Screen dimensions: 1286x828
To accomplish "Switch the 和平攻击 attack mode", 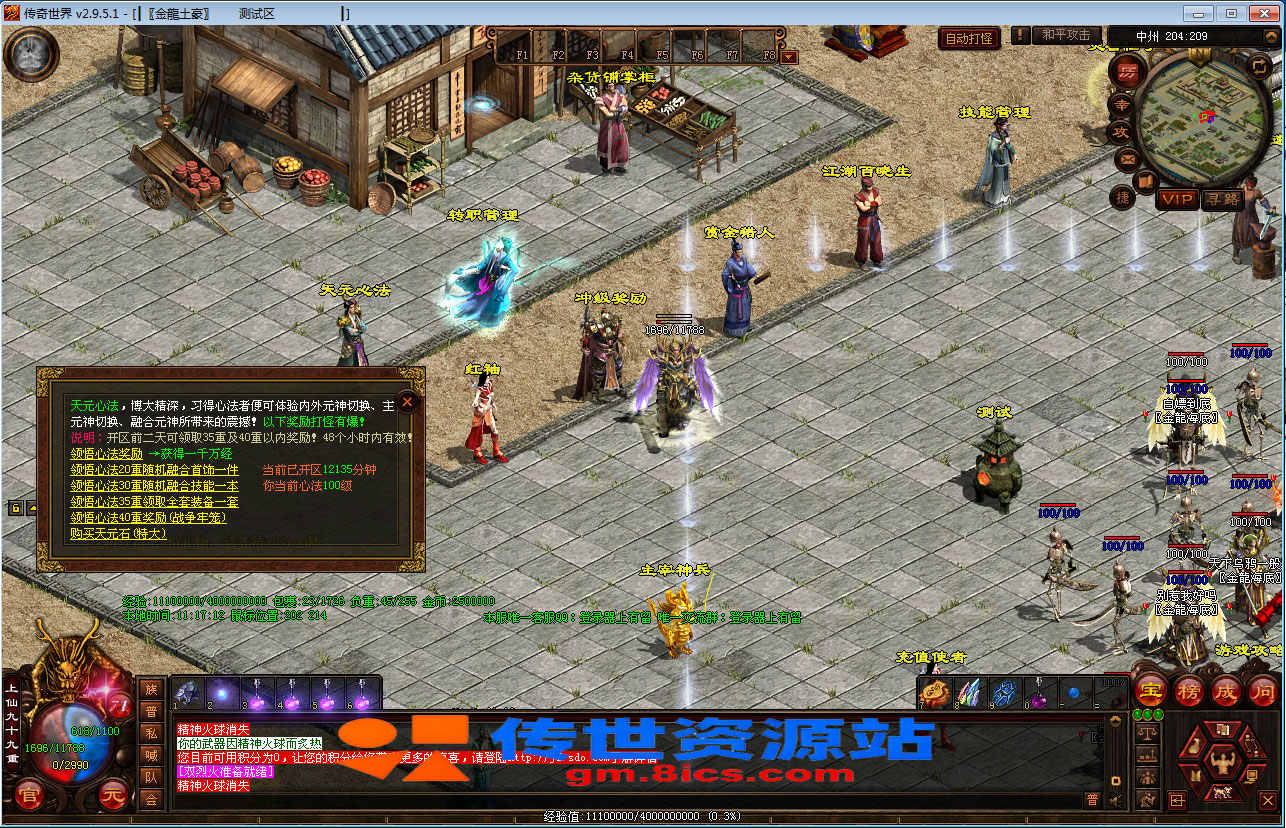I will pos(1065,35).
